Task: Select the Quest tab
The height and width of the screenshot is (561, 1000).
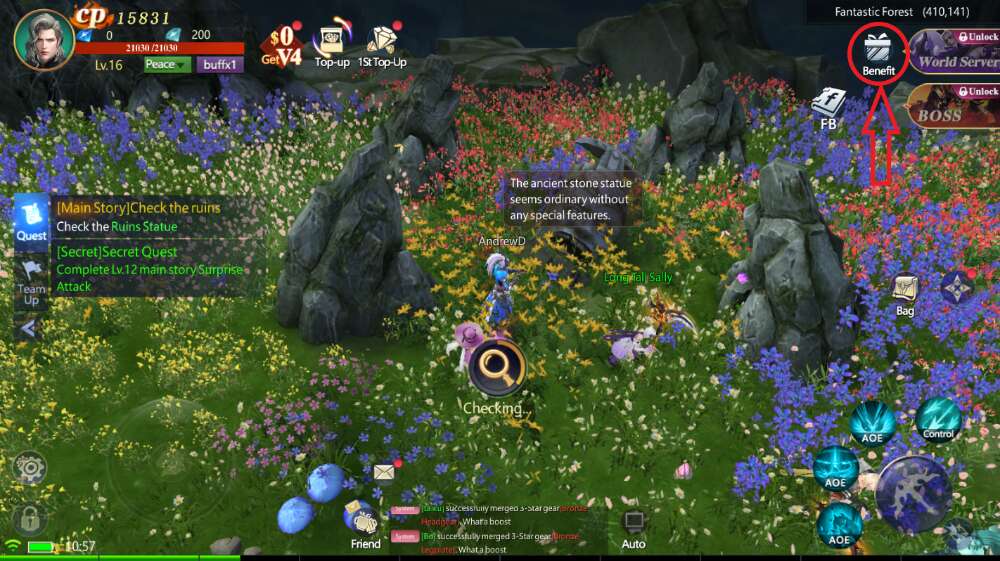Action: click(31, 219)
